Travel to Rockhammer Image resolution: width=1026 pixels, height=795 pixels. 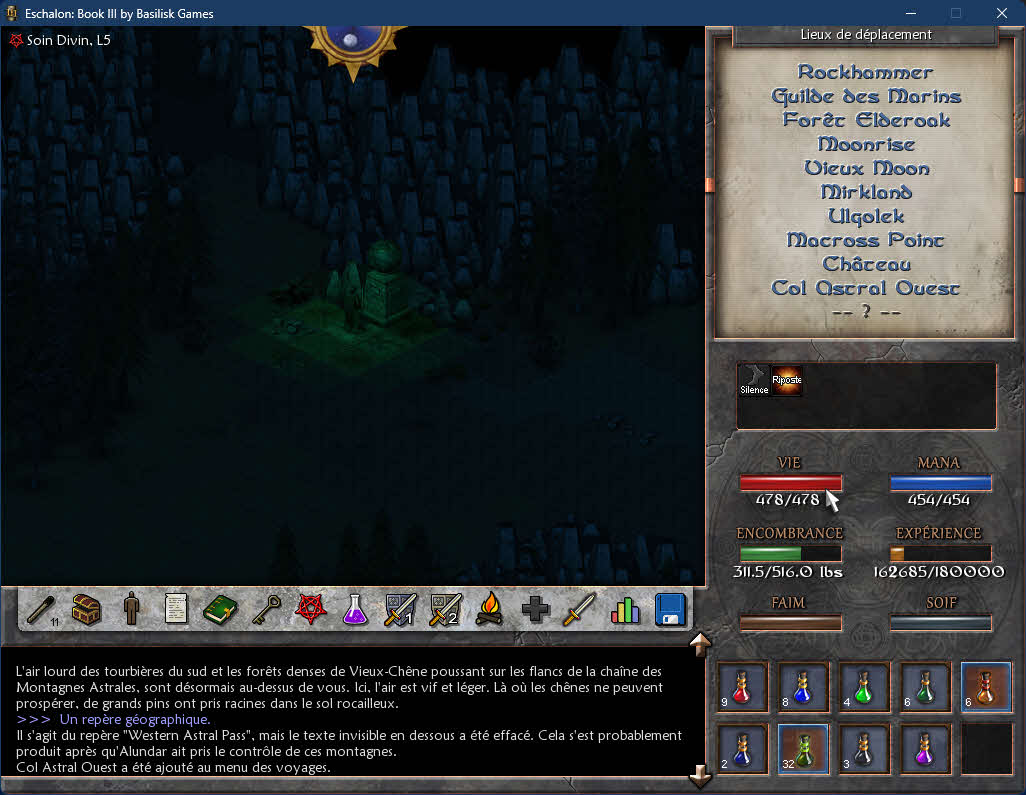(x=865, y=73)
